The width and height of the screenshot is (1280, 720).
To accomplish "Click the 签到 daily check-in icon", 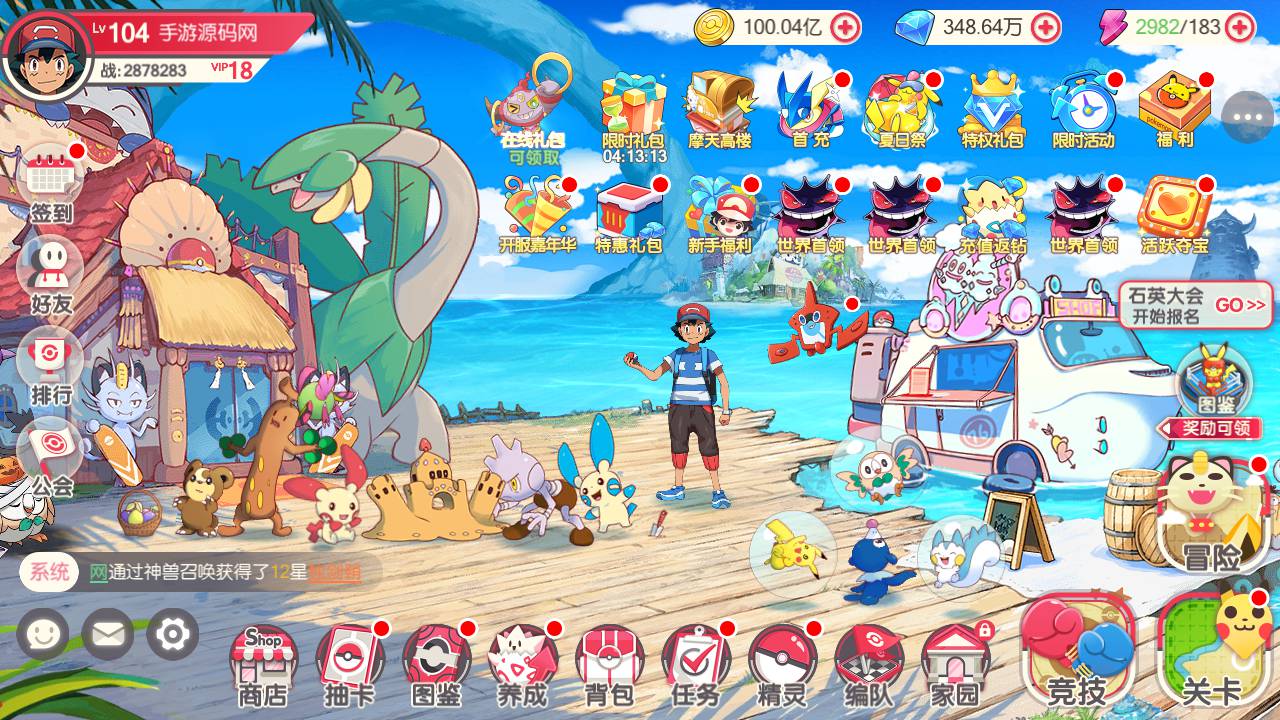I will pyautogui.click(x=51, y=183).
